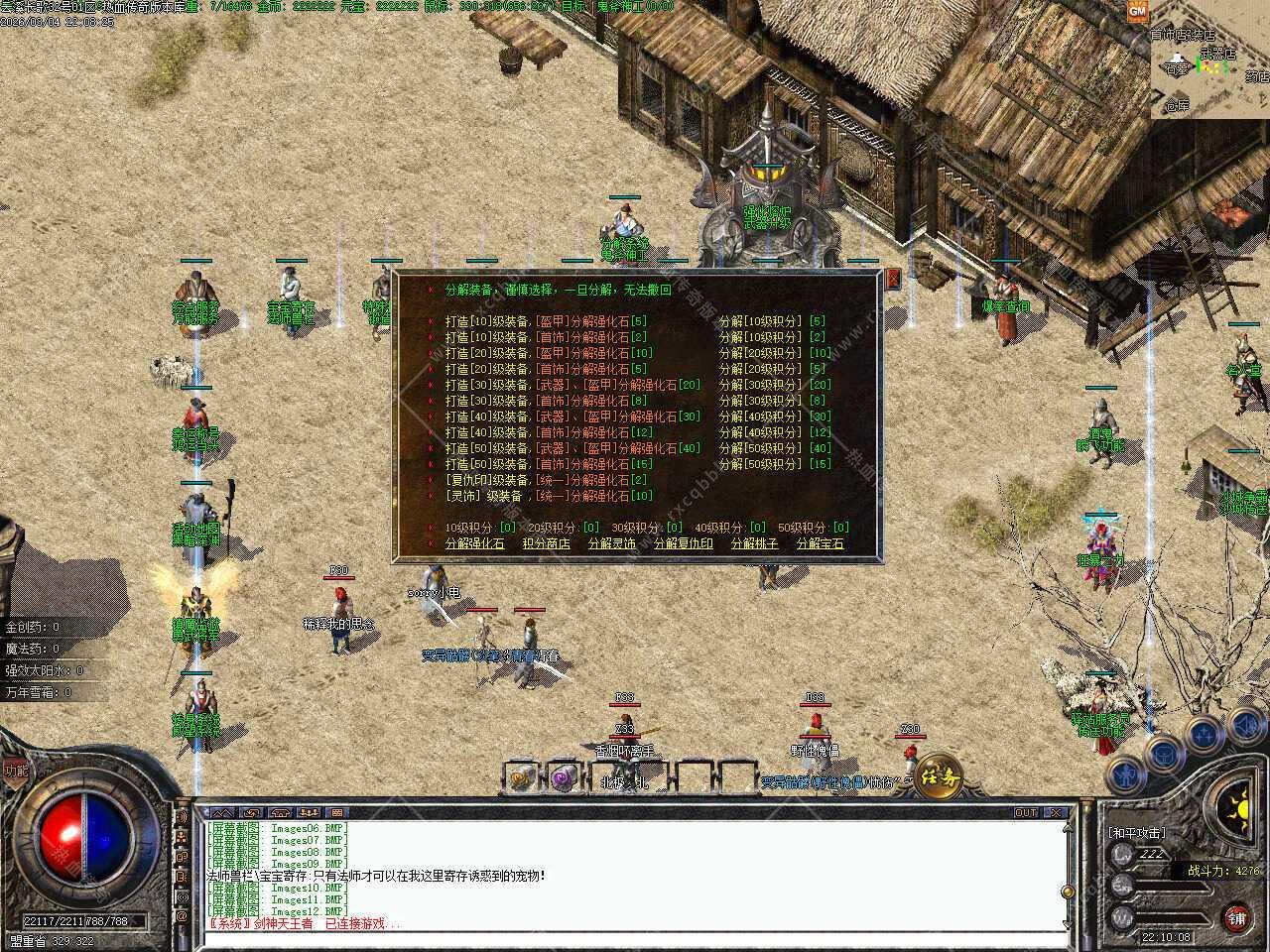Click the chat text input line
This screenshot has height=952, width=1270.
coord(635,938)
